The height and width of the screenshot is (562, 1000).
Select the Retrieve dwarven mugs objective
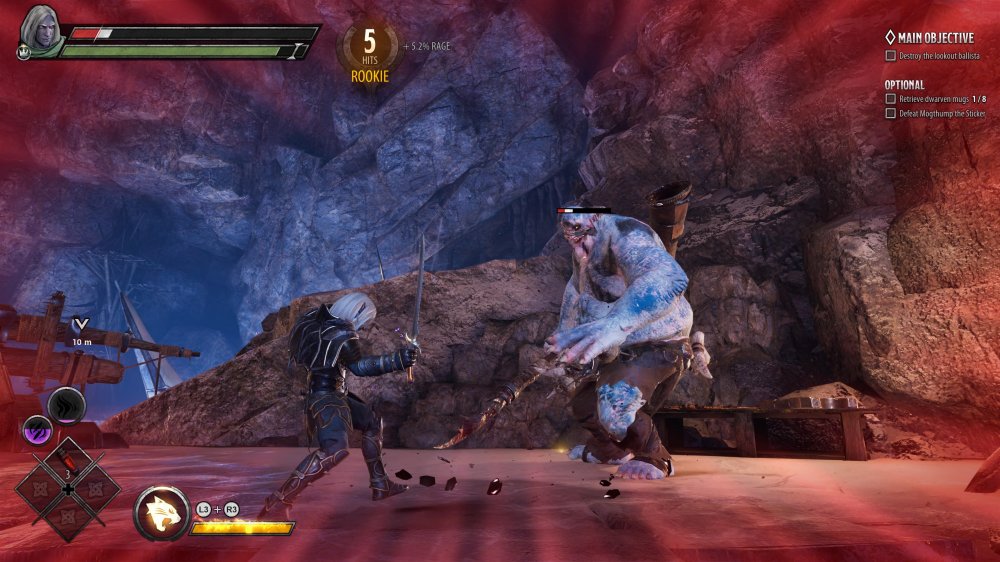(x=934, y=99)
